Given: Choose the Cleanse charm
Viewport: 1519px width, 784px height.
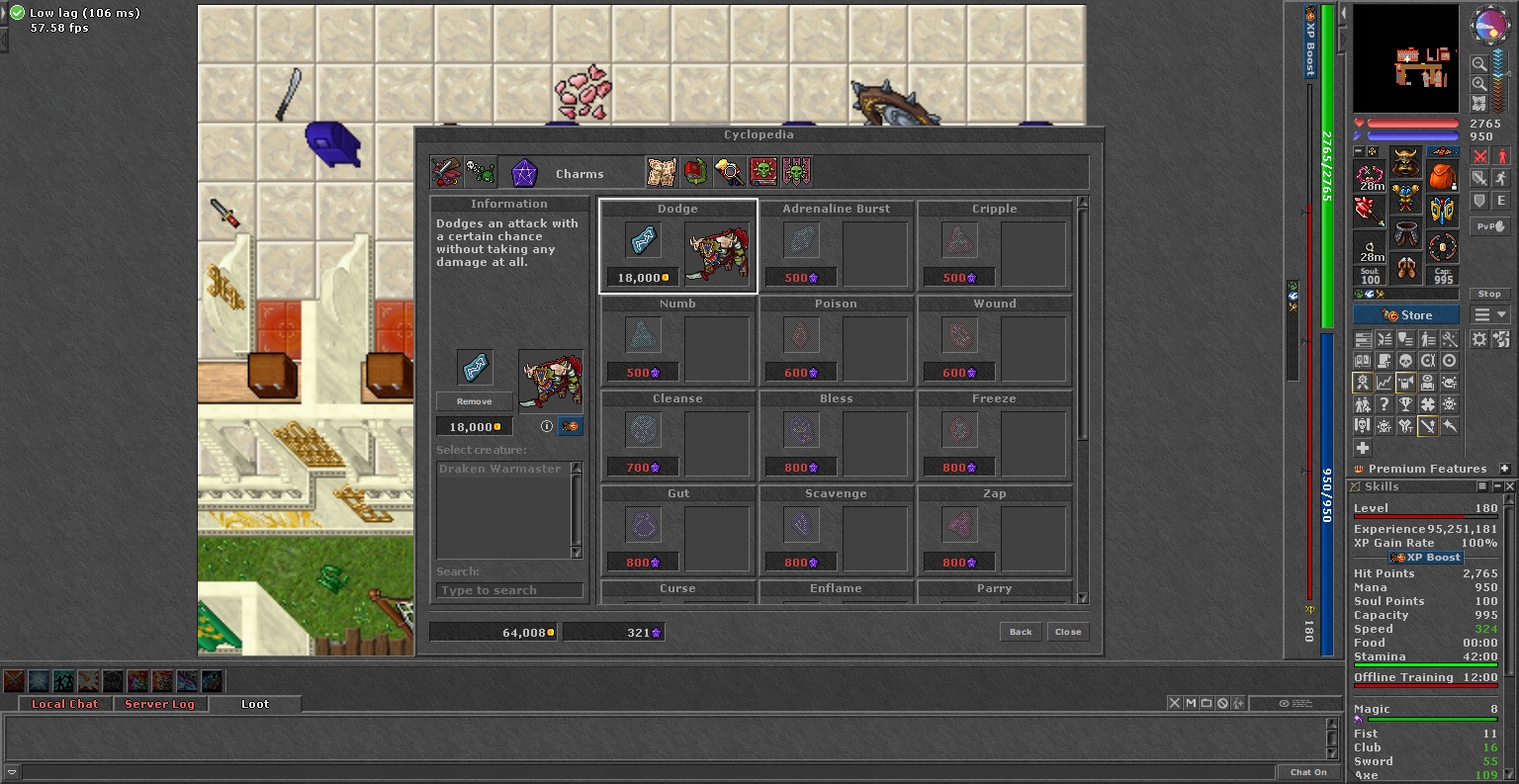Looking at the screenshot, I should click(678, 436).
